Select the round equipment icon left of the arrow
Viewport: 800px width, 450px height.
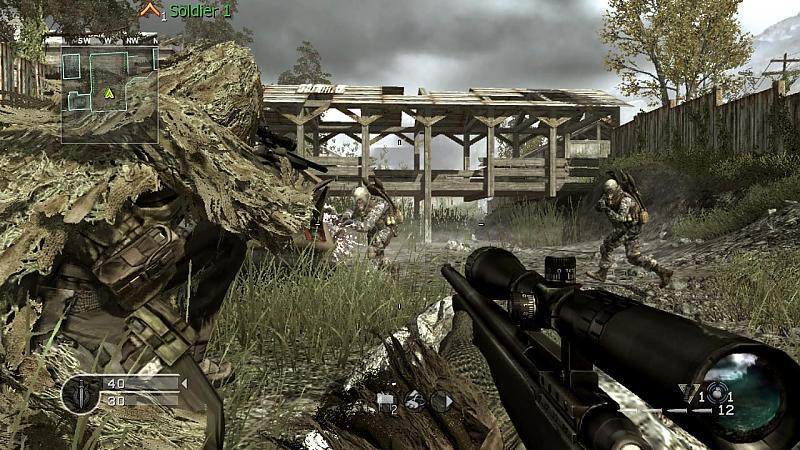414,400
